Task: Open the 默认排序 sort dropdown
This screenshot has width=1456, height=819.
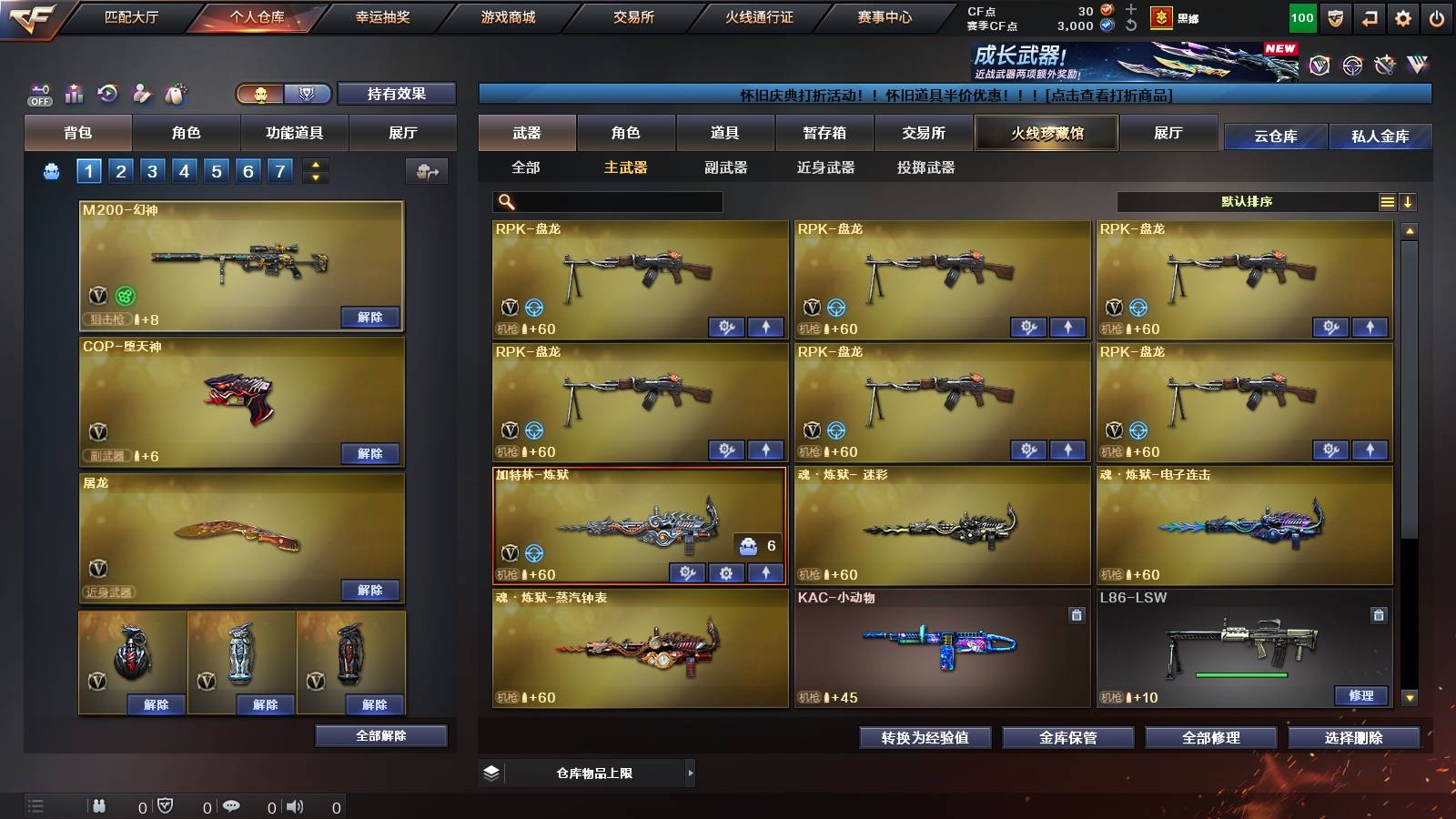Action: coord(1247,201)
